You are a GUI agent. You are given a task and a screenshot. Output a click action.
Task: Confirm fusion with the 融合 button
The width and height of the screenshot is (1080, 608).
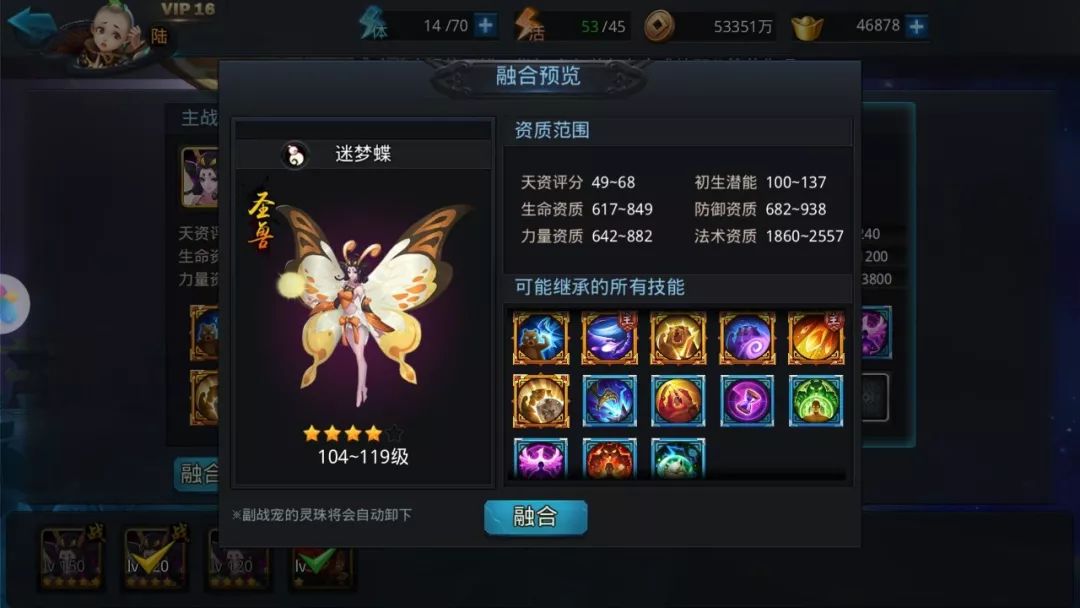[x=535, y=517]
